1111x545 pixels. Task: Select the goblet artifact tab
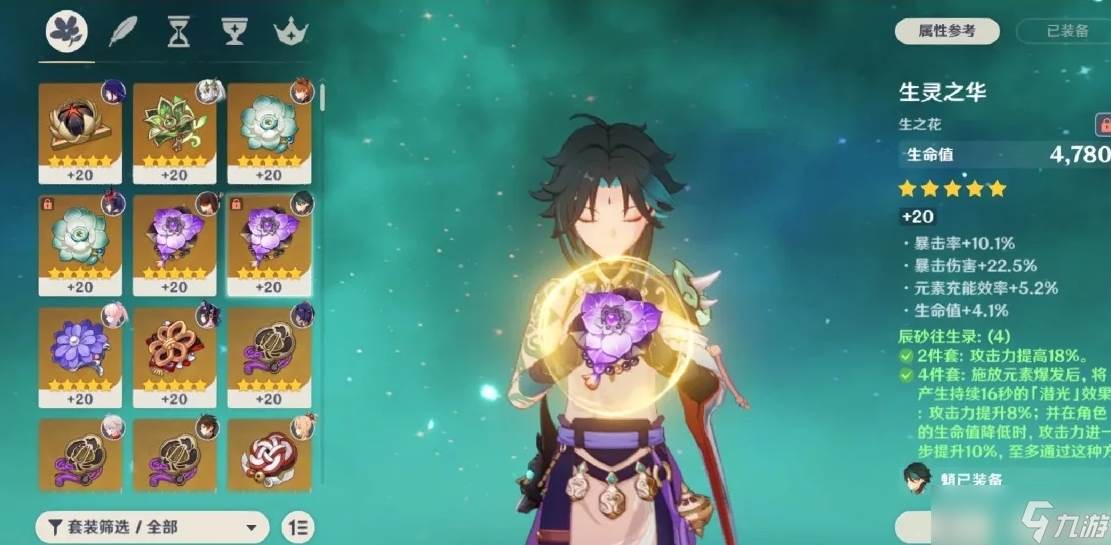point(234,33)
